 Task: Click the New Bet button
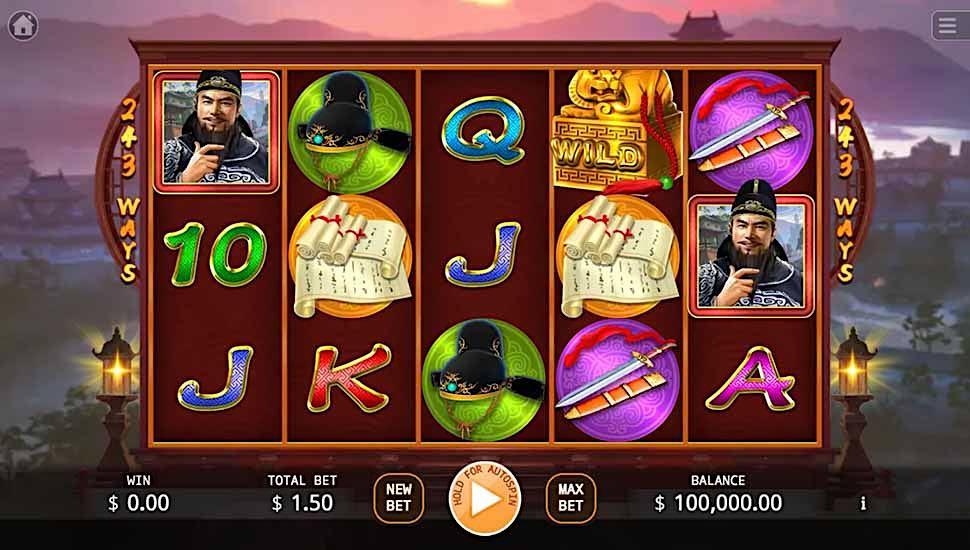[x=399, y=498]
